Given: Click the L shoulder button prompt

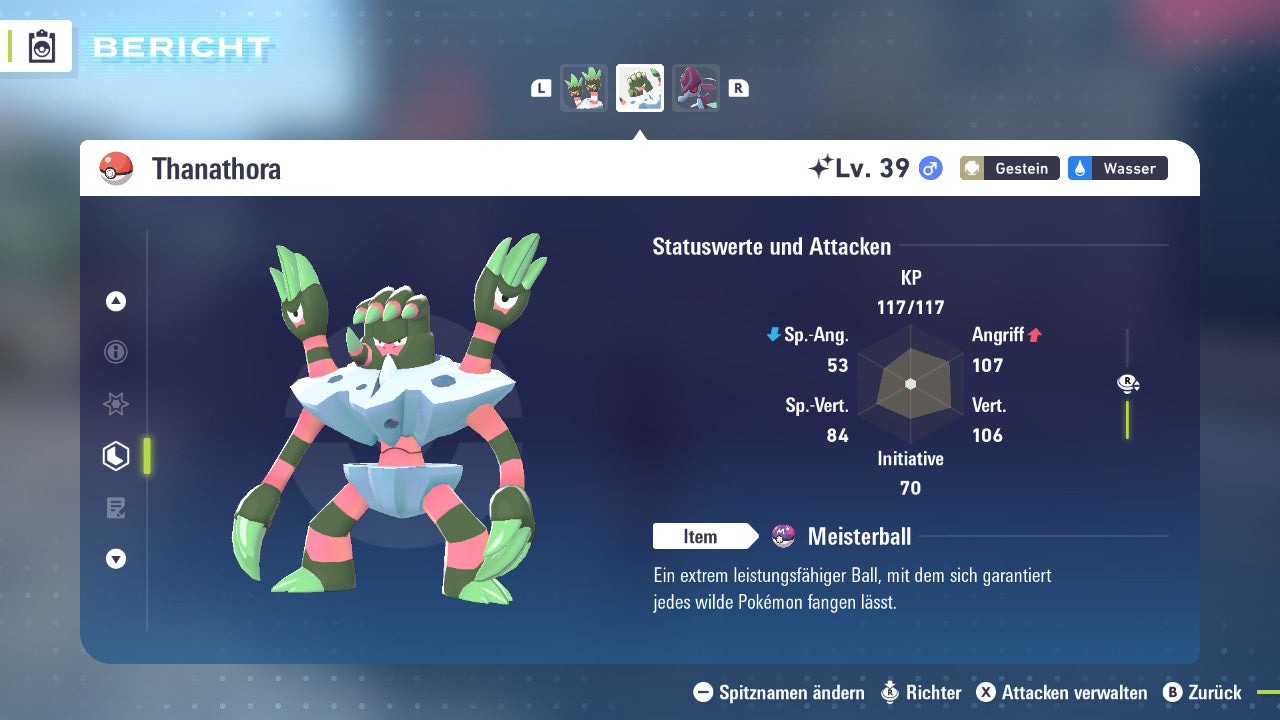Looking at the screenshot, I should click(540, 87).
